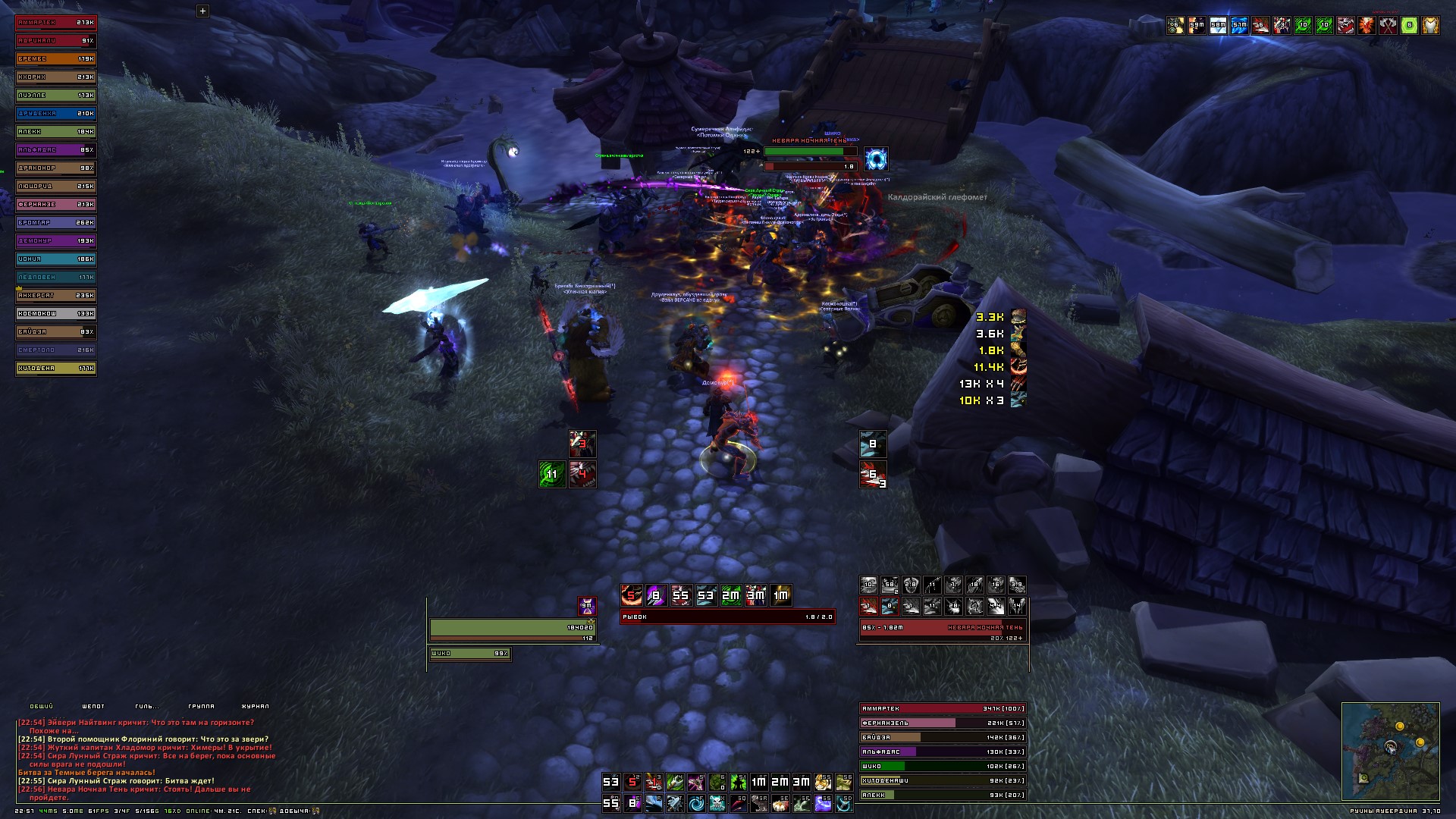1456x819 pixels.
Task: Select the ГРУППА chat tab
Action: pyautogui.click(x=201, y=707)
